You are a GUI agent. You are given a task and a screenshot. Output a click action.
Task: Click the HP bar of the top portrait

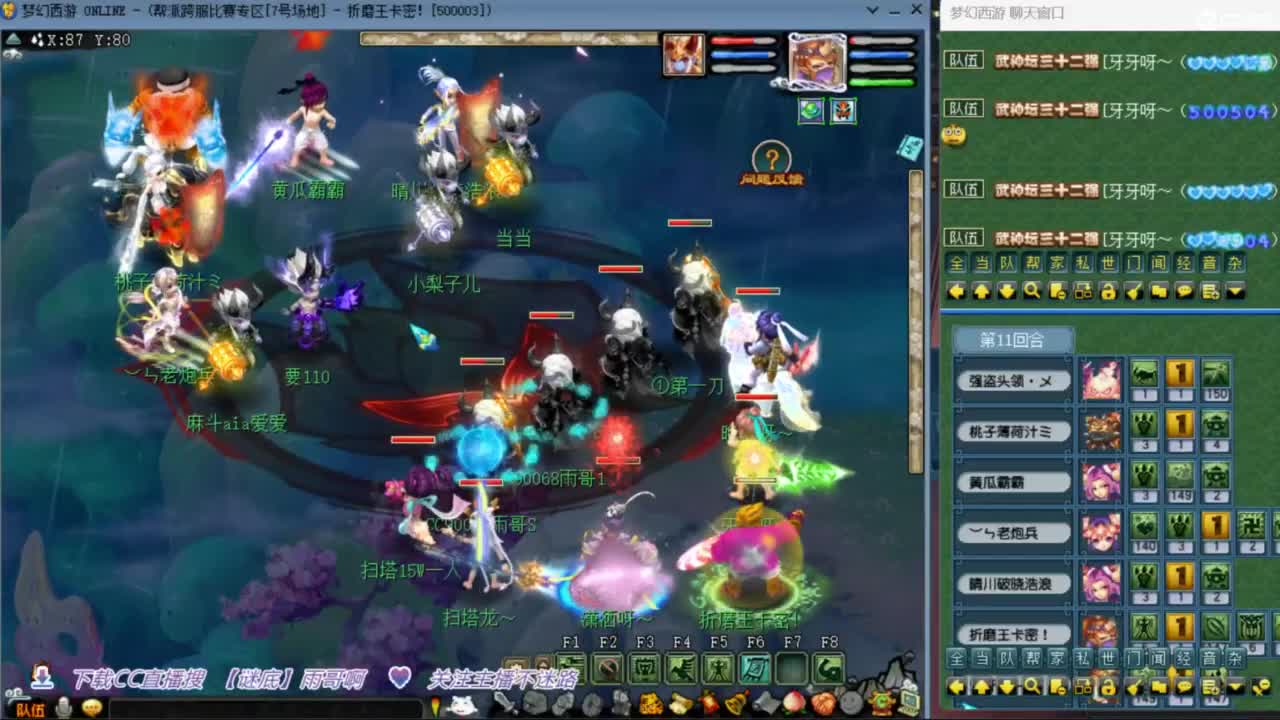click(745, 42)
